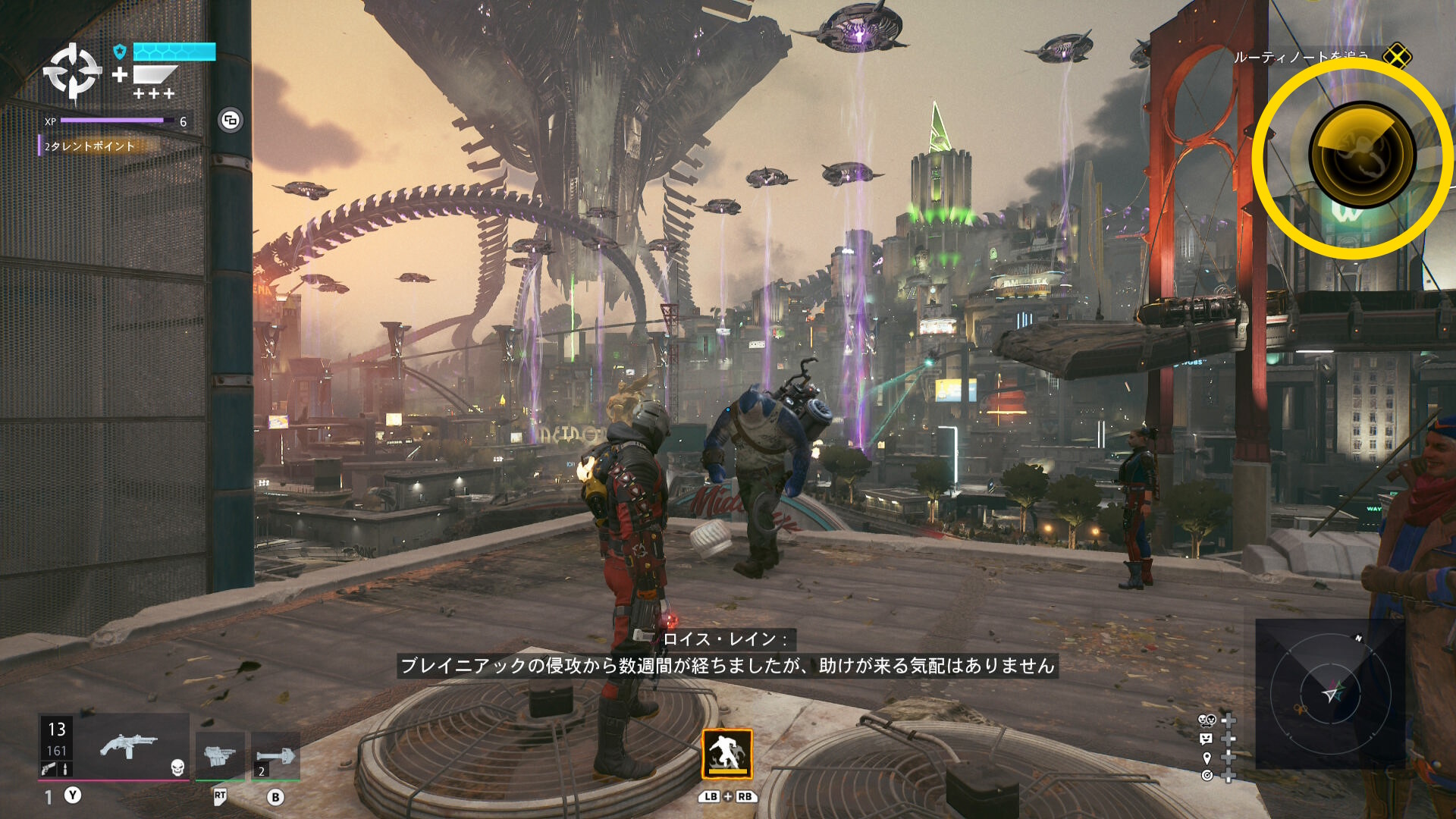Switch to the secondary weapon slot
This screenshot has height=819, width=1456.
tap(220, 755)
